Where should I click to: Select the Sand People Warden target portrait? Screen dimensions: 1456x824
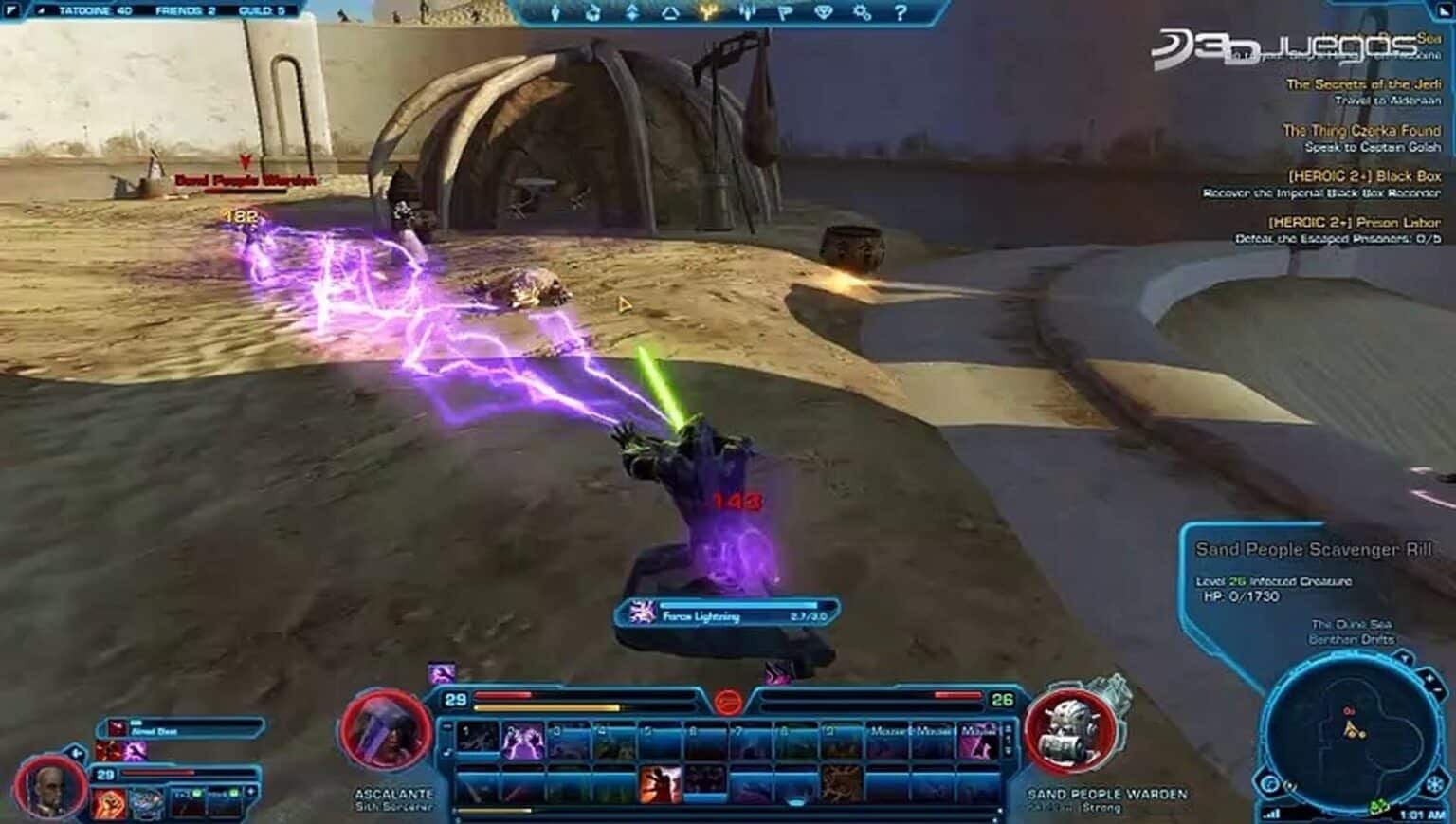[x=1070, y=733]
